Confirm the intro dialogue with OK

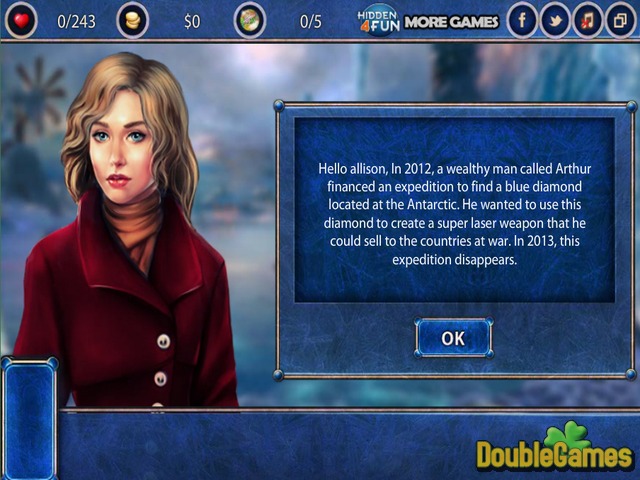tap(453, 338)
